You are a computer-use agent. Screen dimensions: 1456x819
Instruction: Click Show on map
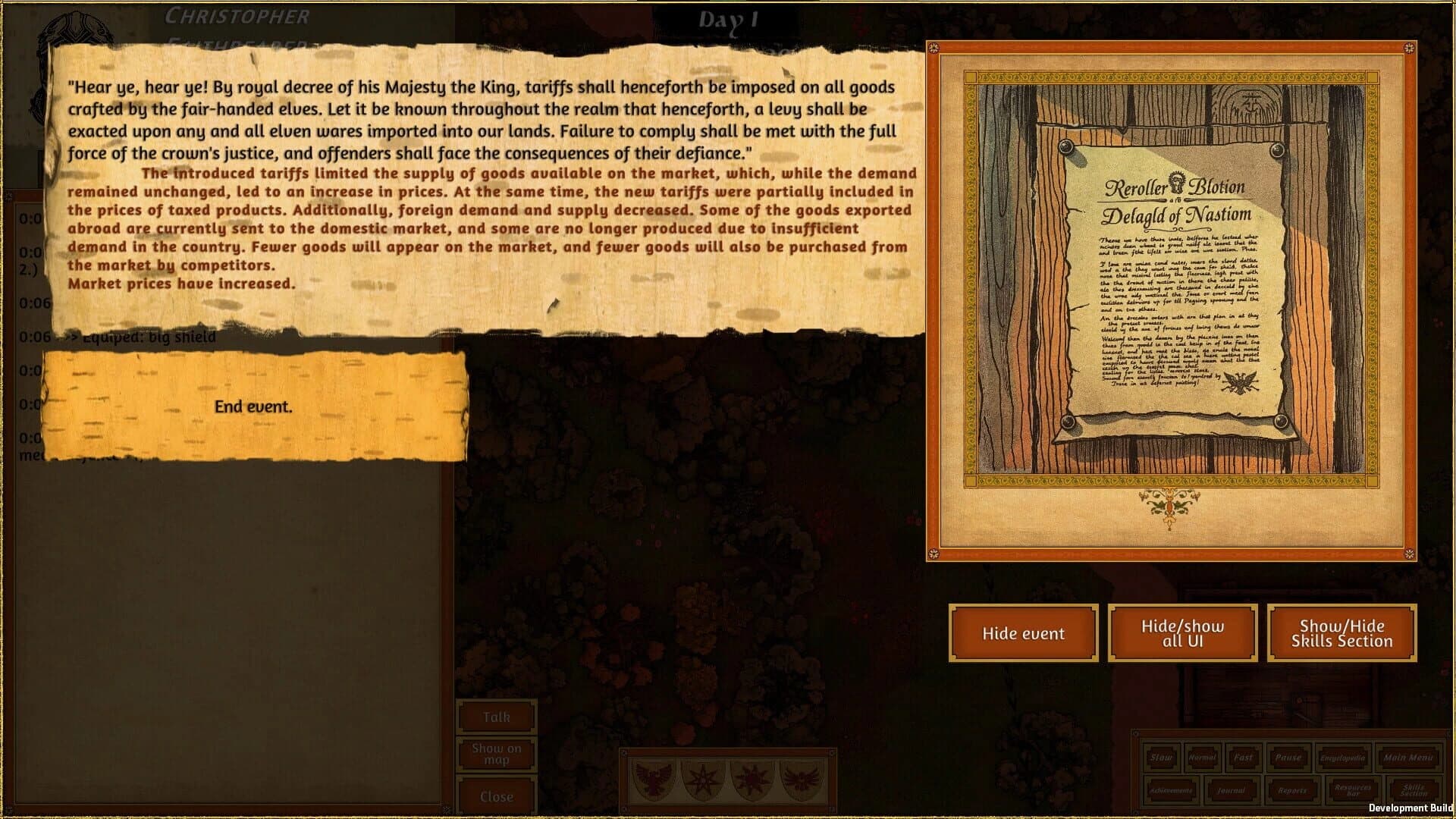pos(497,753)
